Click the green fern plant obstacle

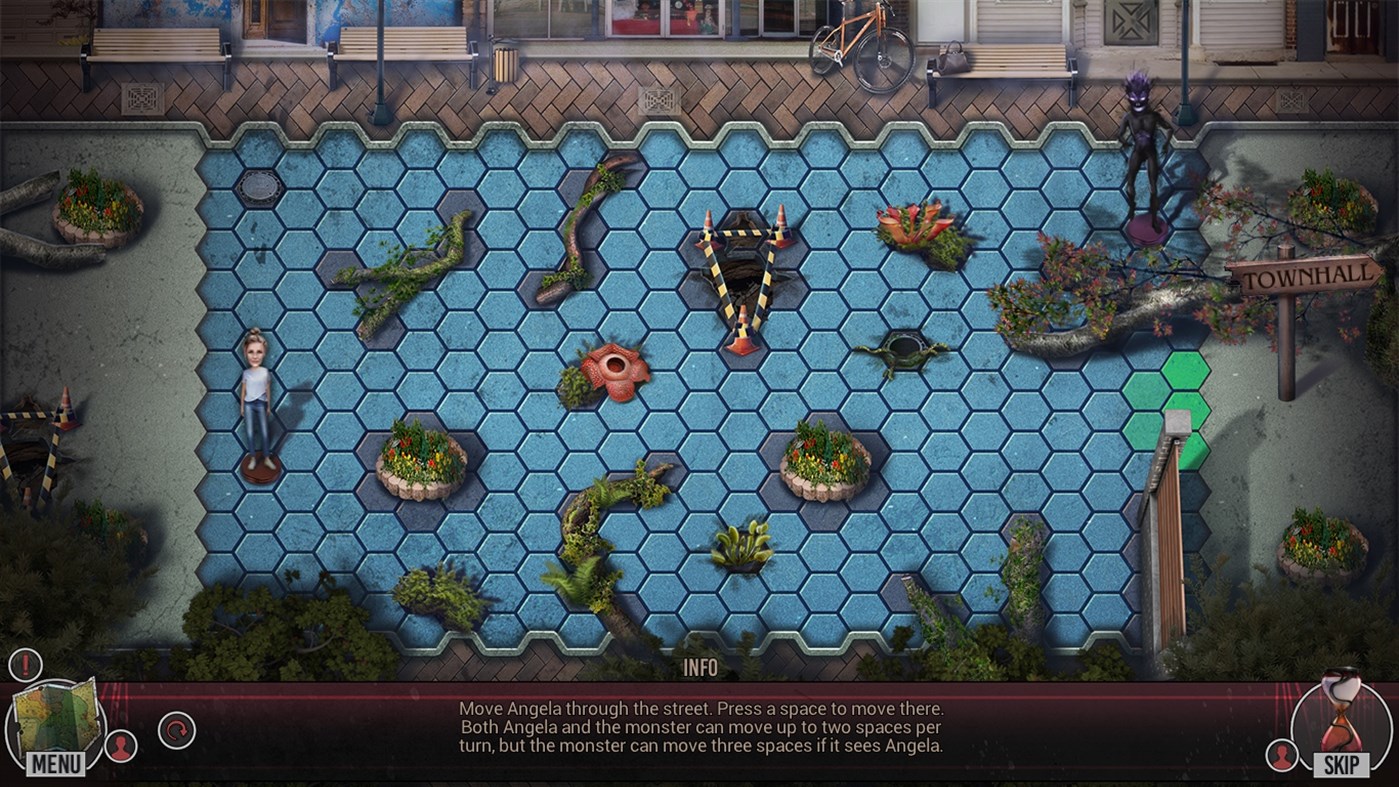tap(743, 545)
